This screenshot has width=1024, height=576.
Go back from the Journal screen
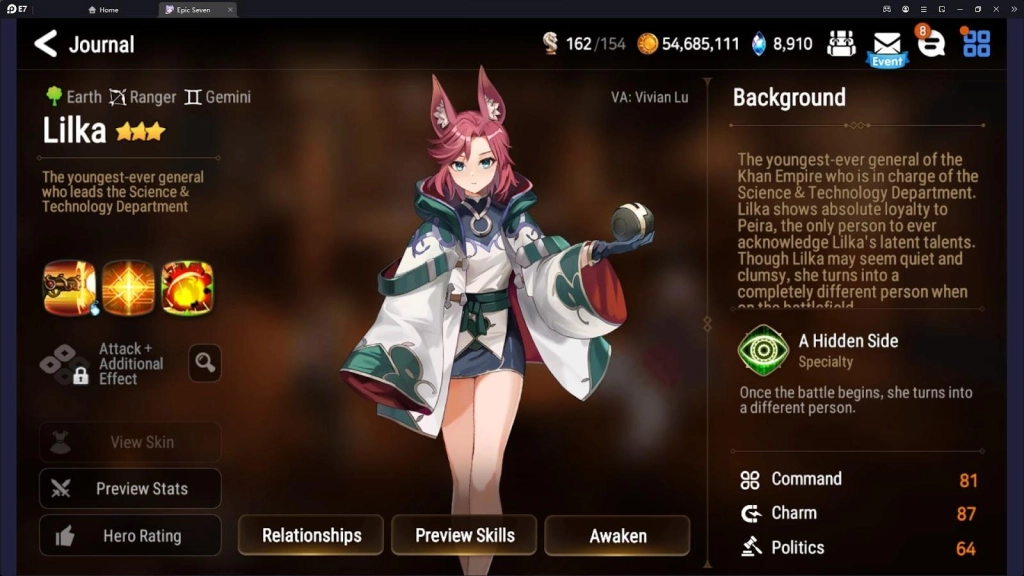pyautogui.click(x=46, y=44)
